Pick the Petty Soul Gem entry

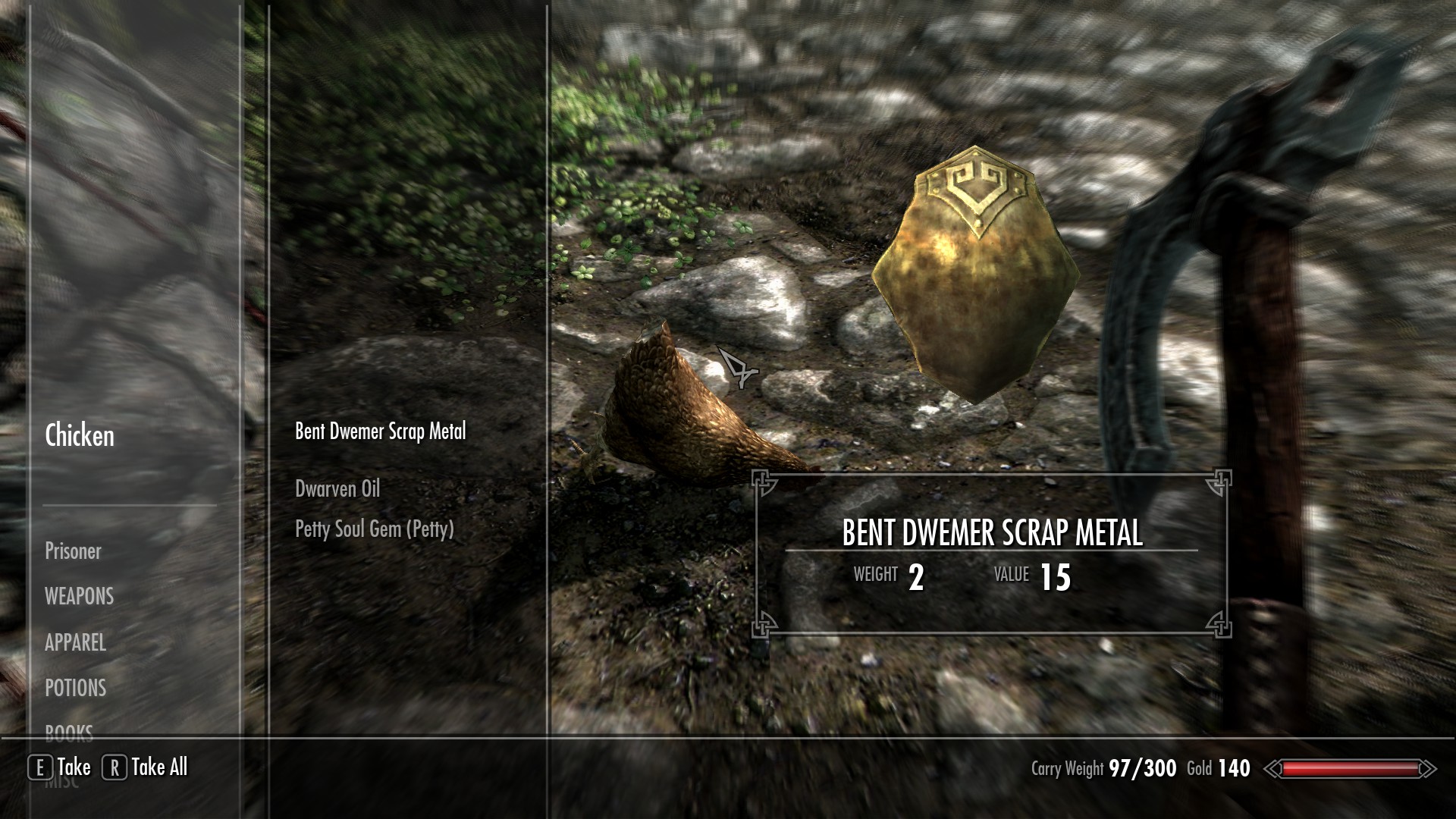(374, 529)
